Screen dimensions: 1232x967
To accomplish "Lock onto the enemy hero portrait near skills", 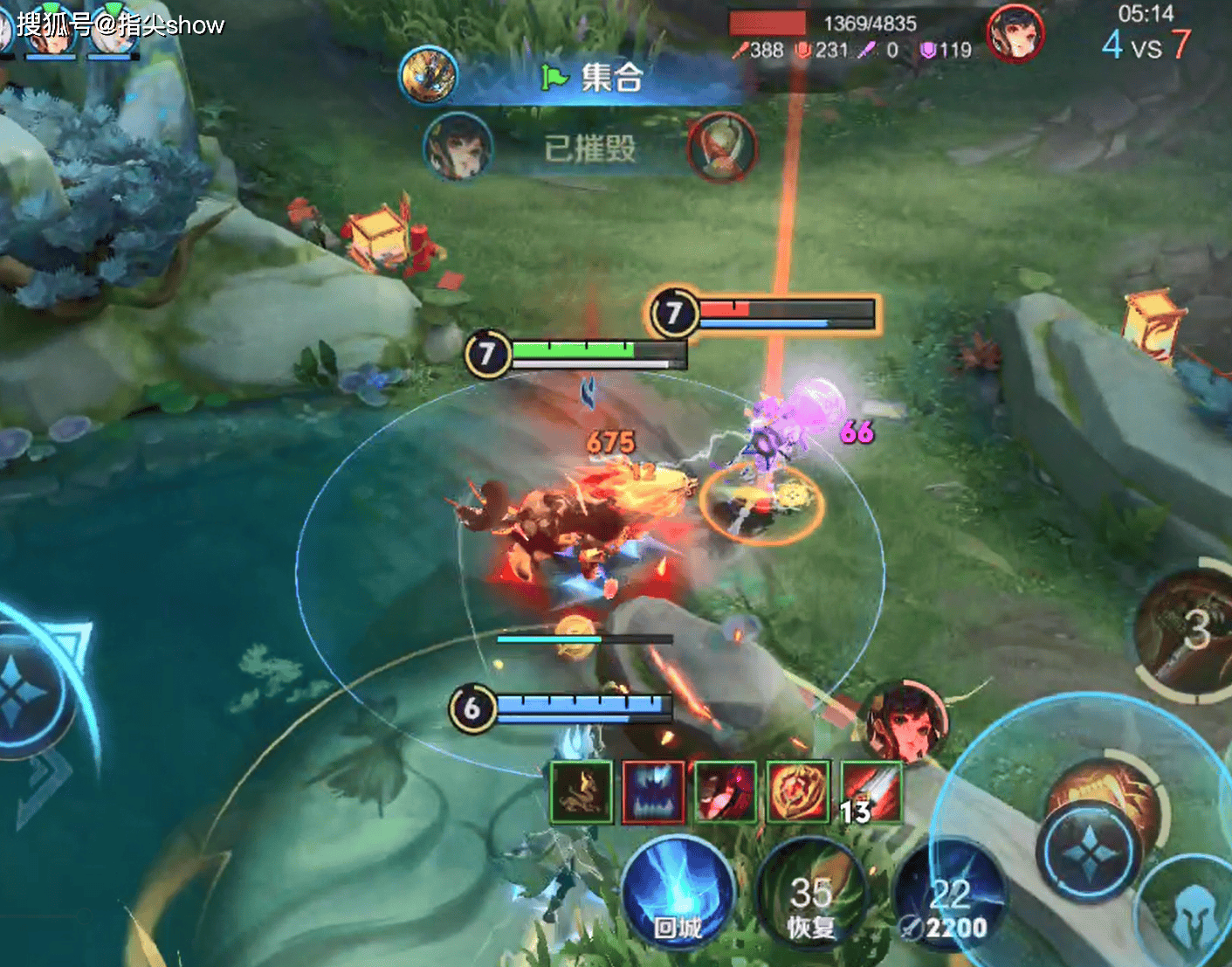I will (x=908, y=722).
